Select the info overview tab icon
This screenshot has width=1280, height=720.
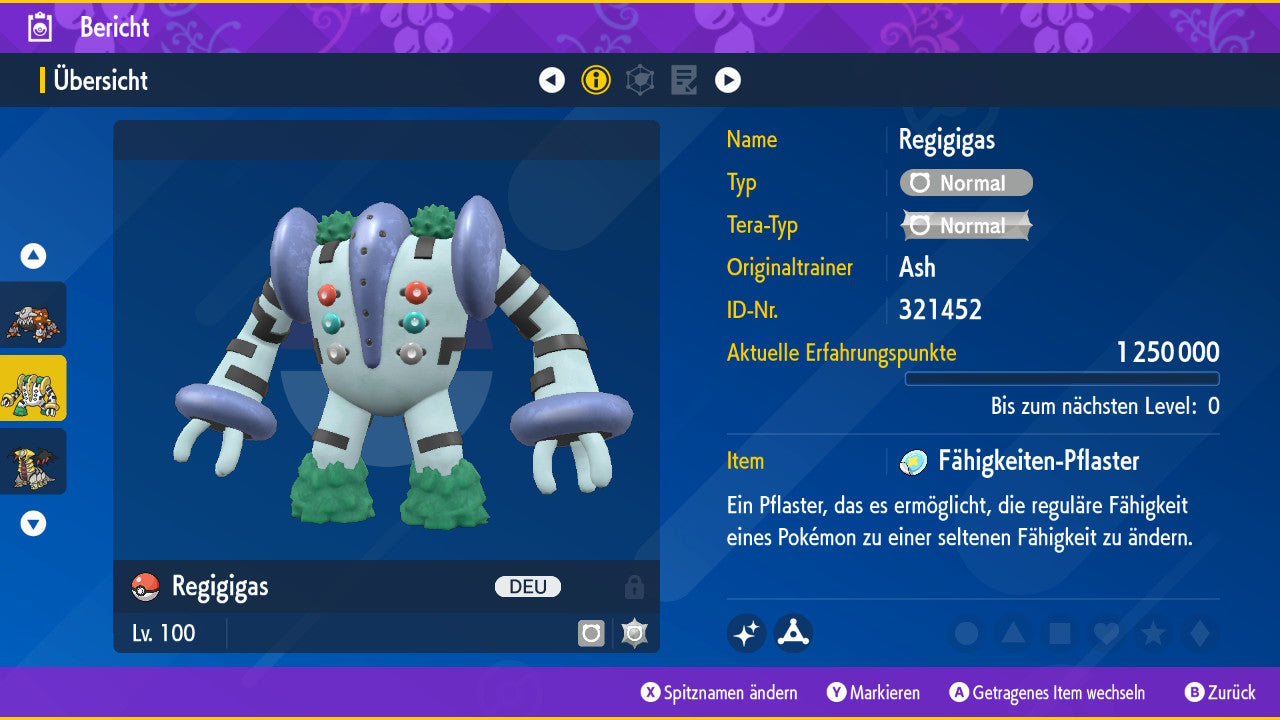pyautogui.click(x=596, y=80)
